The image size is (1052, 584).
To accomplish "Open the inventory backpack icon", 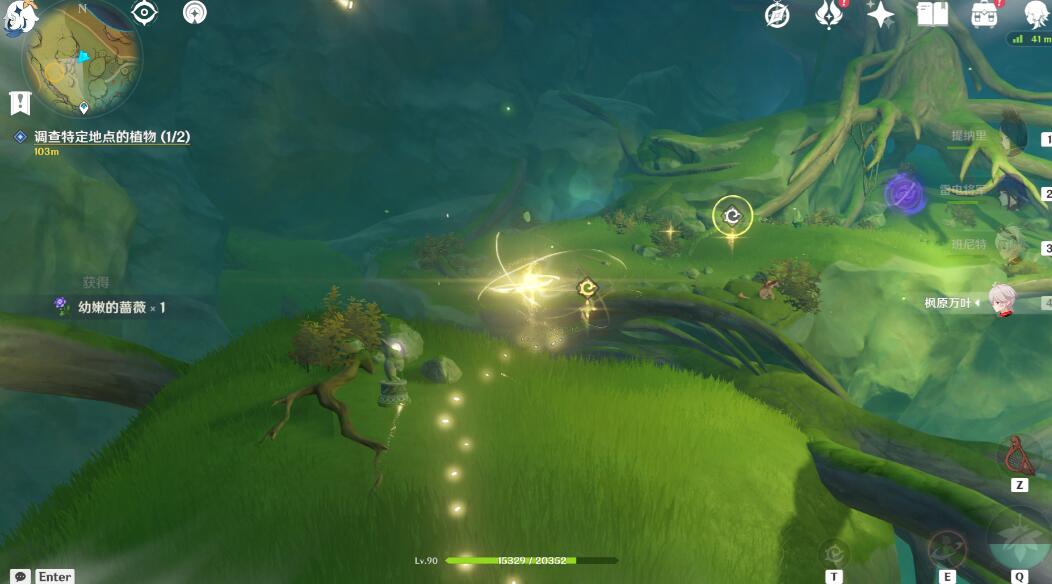I will click(x=984, y=14).
